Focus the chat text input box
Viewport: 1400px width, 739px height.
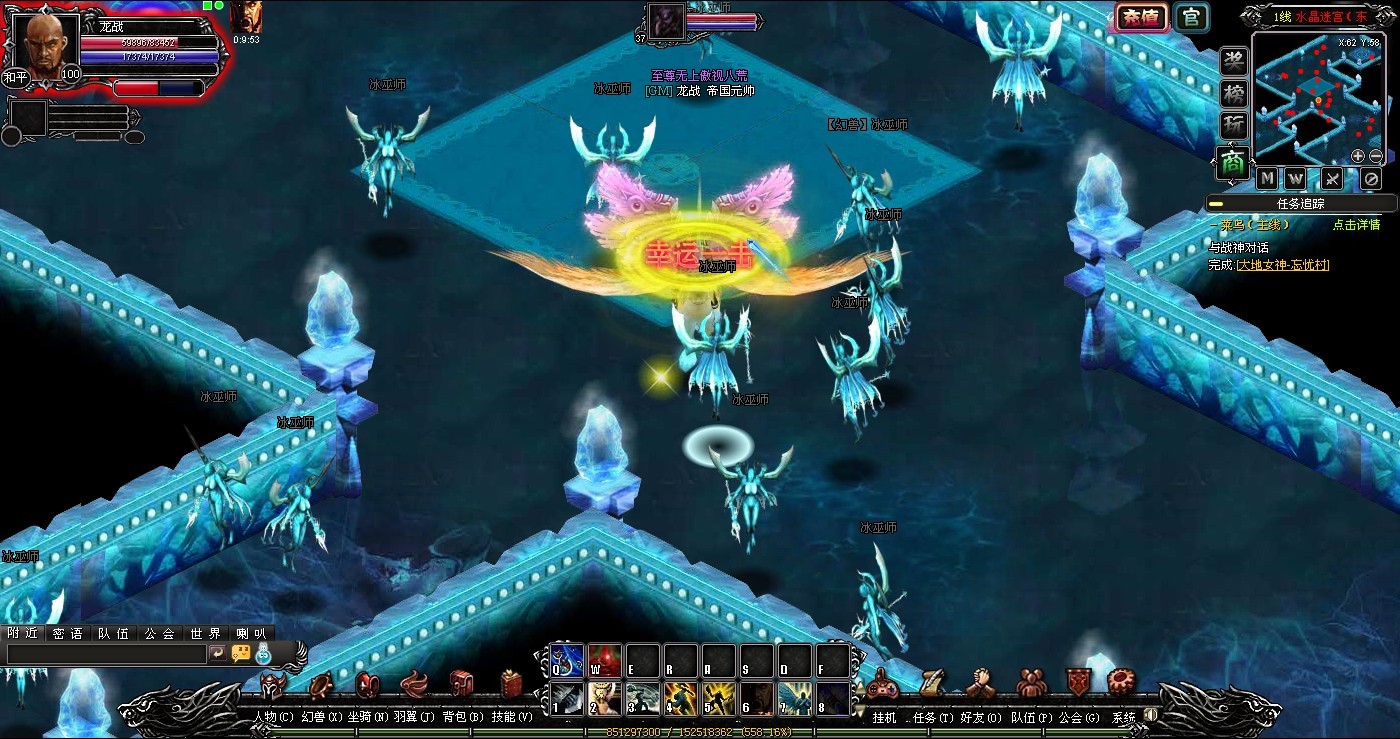pyautogui.click(x=105, y=653)
